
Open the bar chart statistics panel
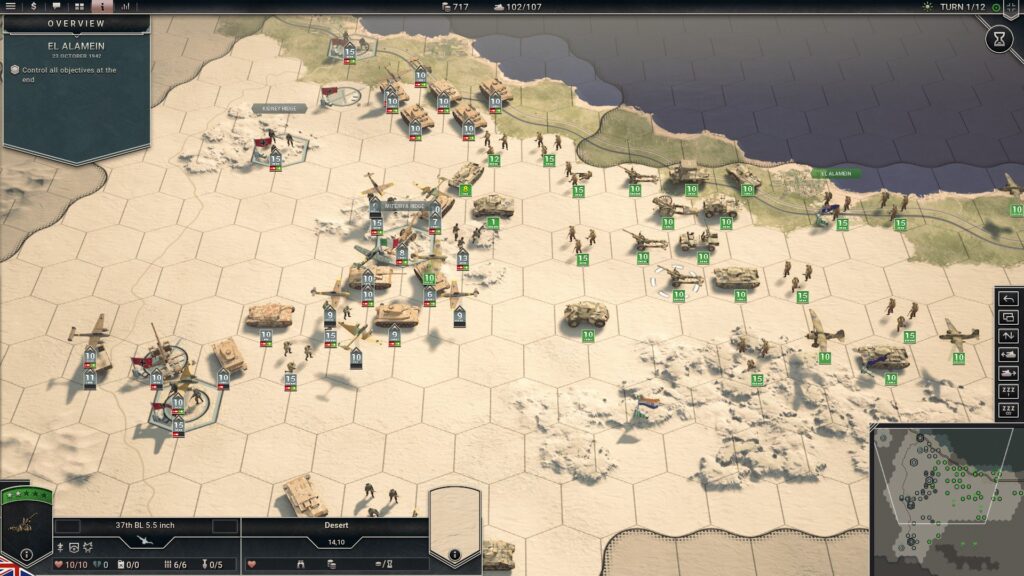coord(125,6)
